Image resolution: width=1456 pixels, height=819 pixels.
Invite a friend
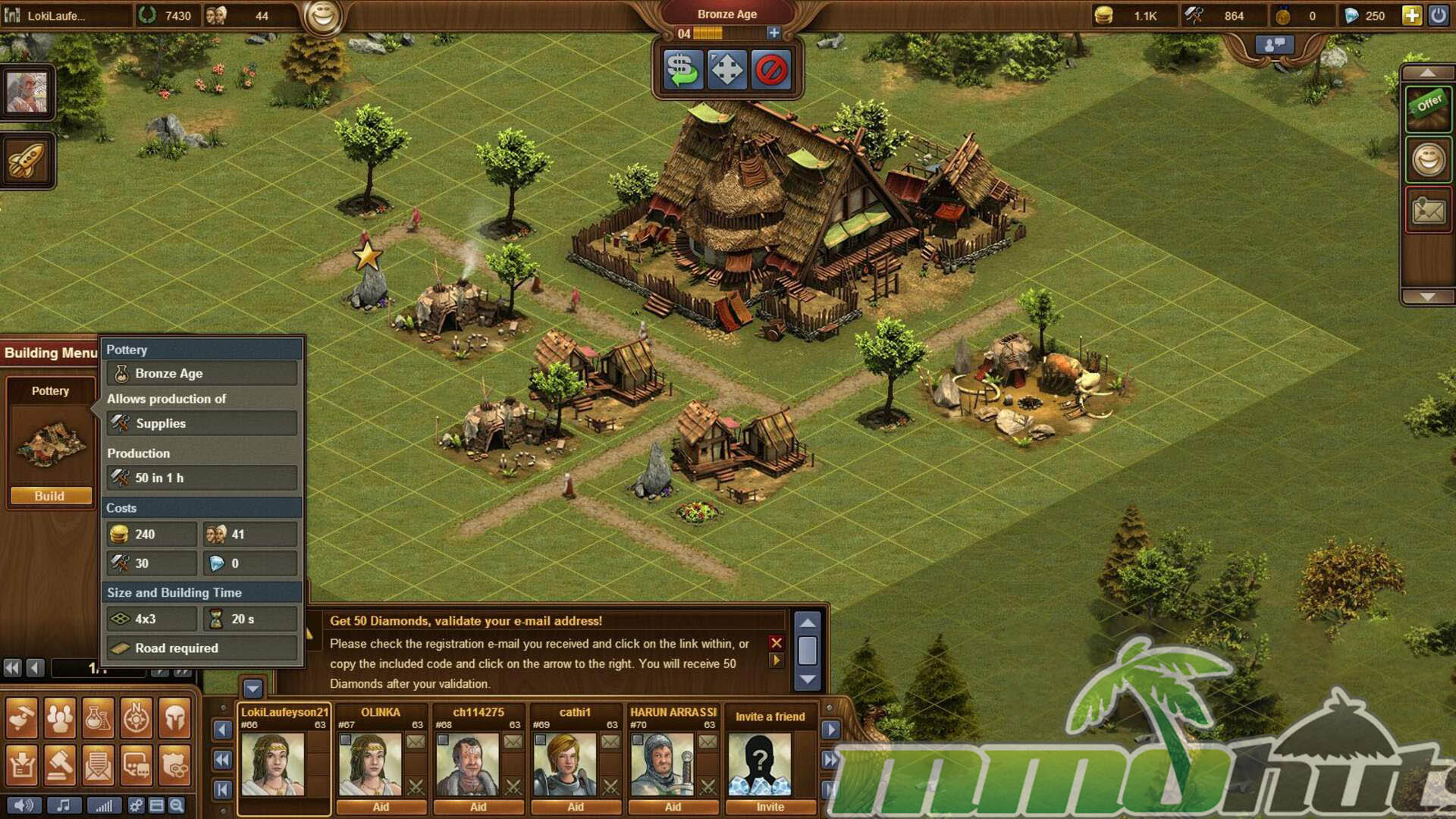pos(770,807)
